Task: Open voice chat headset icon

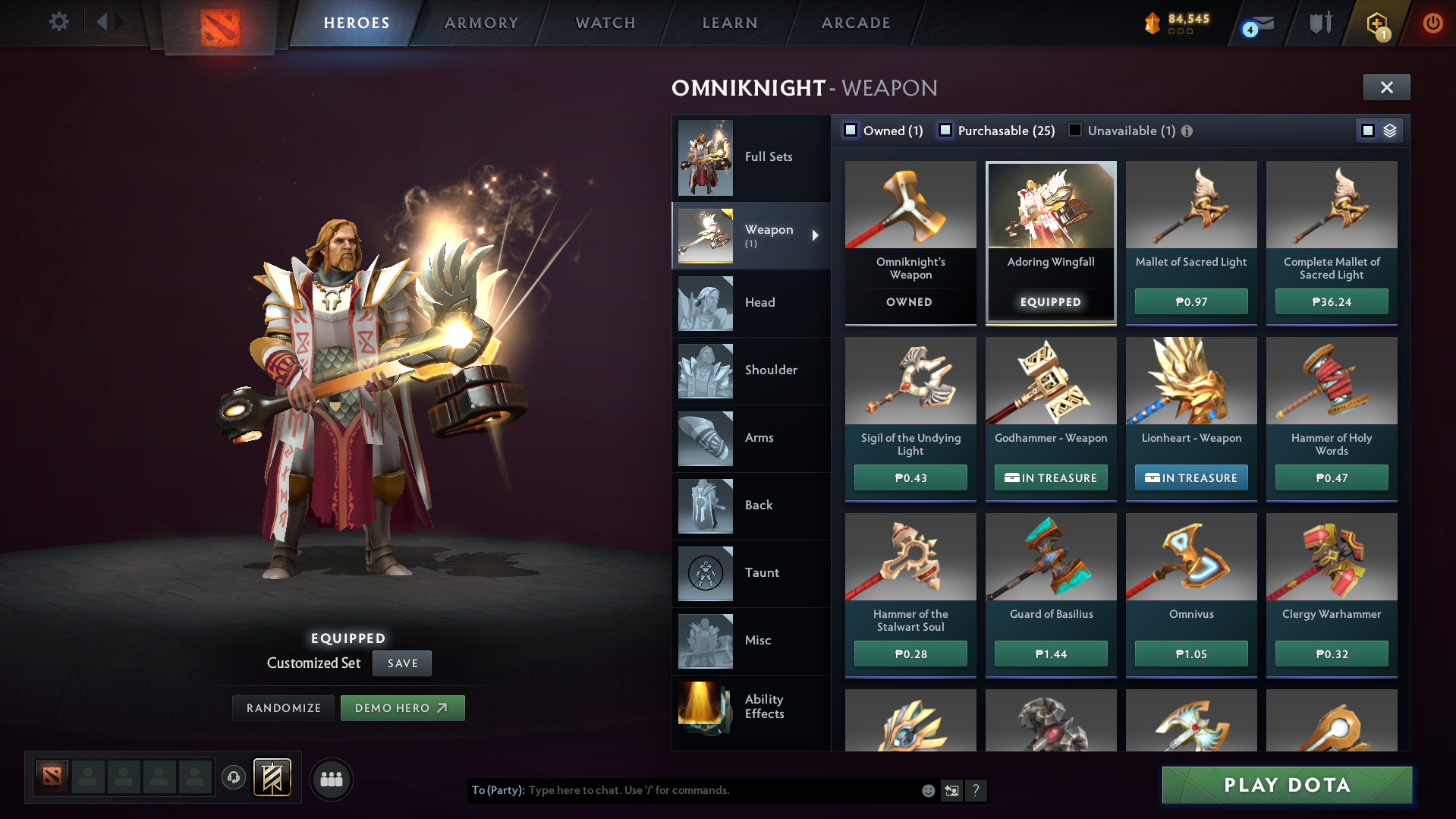Action: [x=234, y=779]
